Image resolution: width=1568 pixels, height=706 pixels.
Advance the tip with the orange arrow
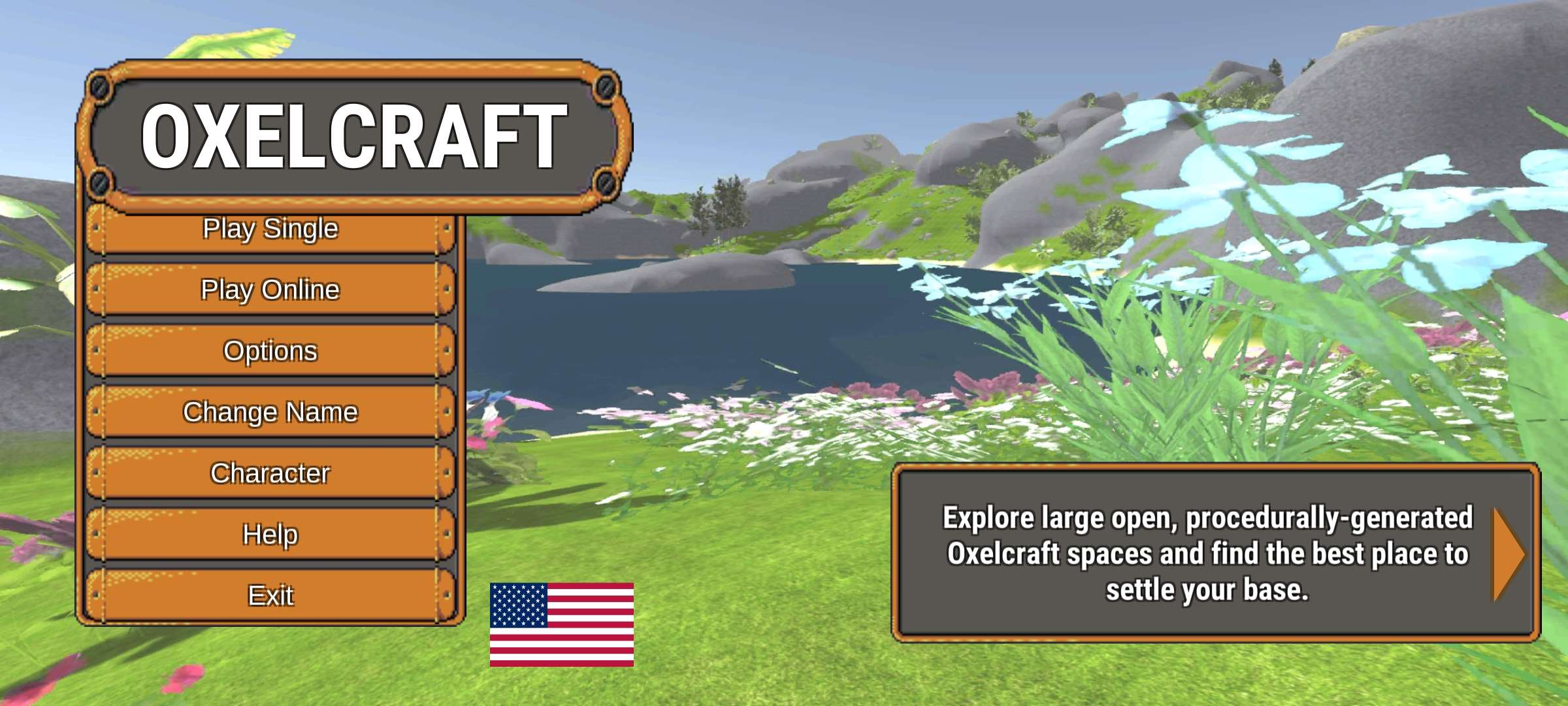(x=1508, y=554)
